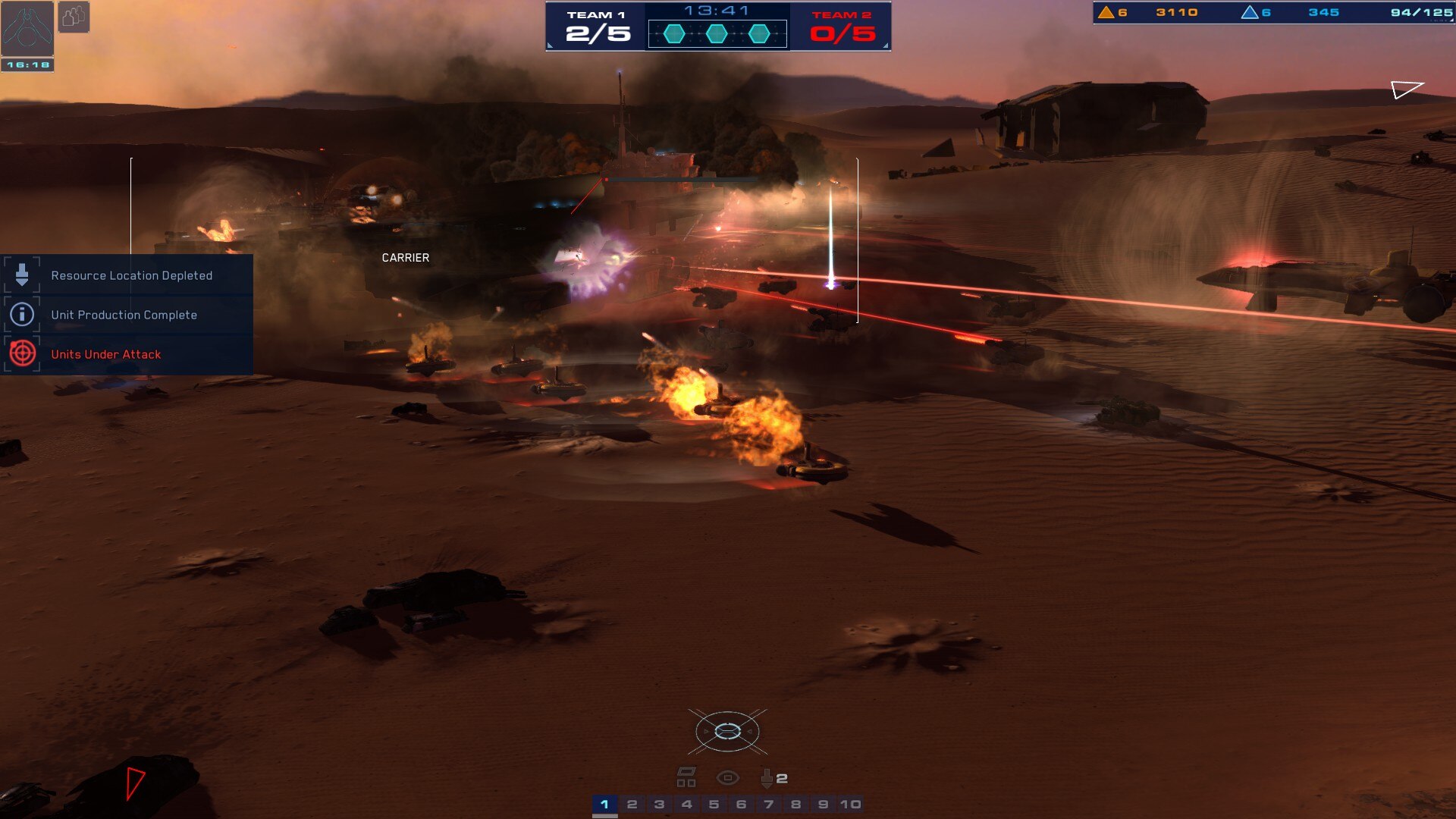Image resolution: width=1456 pixels, height=819 pixels.
Task: Expand the Units Under Attack alert entry
Action: [x=105, y=353]
